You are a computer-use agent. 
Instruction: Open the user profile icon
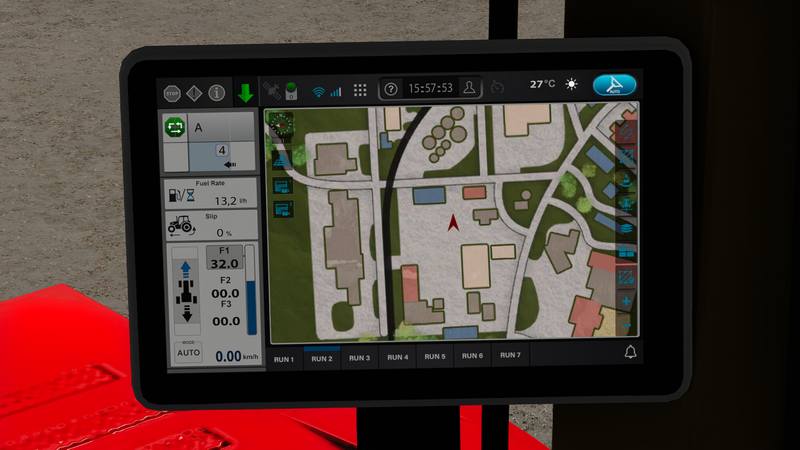(471, 87)
